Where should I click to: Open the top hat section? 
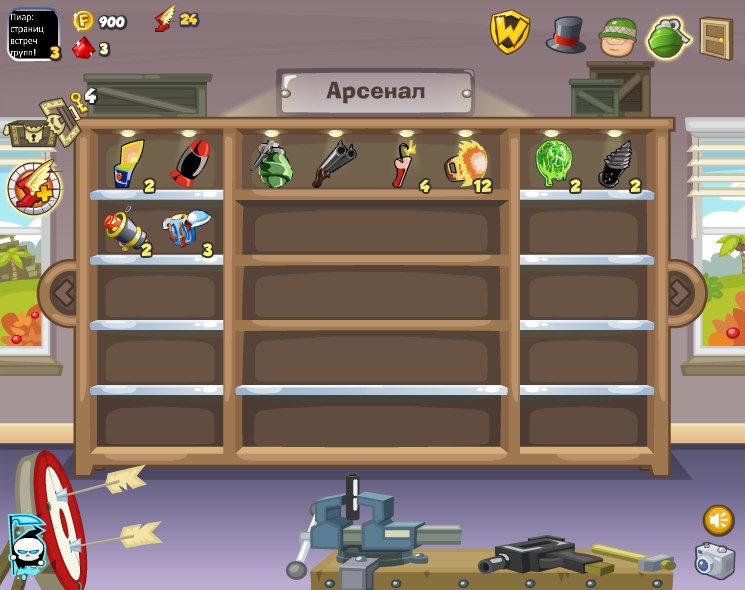click(566, 34)
